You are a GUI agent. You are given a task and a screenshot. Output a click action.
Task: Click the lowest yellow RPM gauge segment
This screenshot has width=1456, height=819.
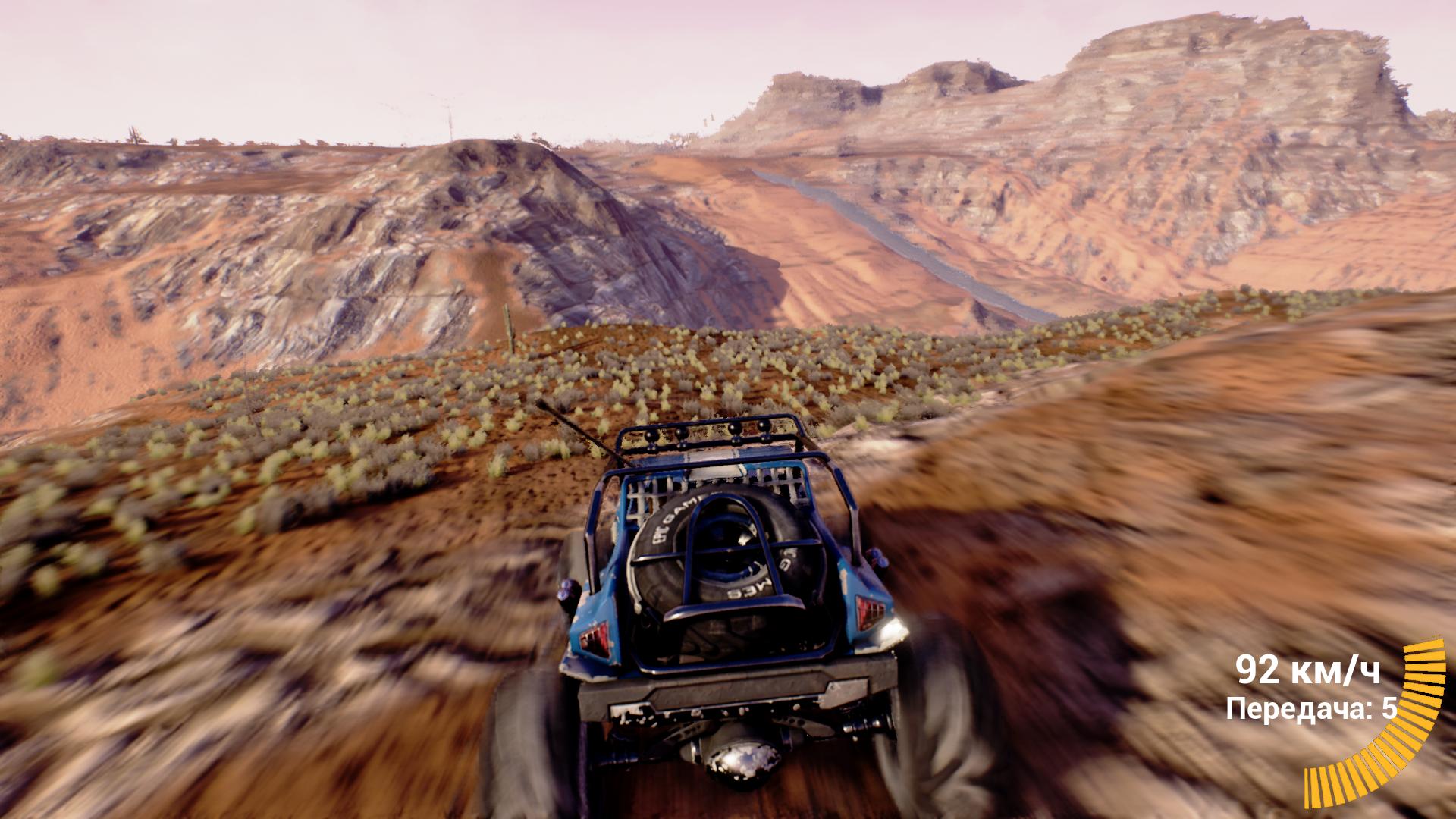1310,789
